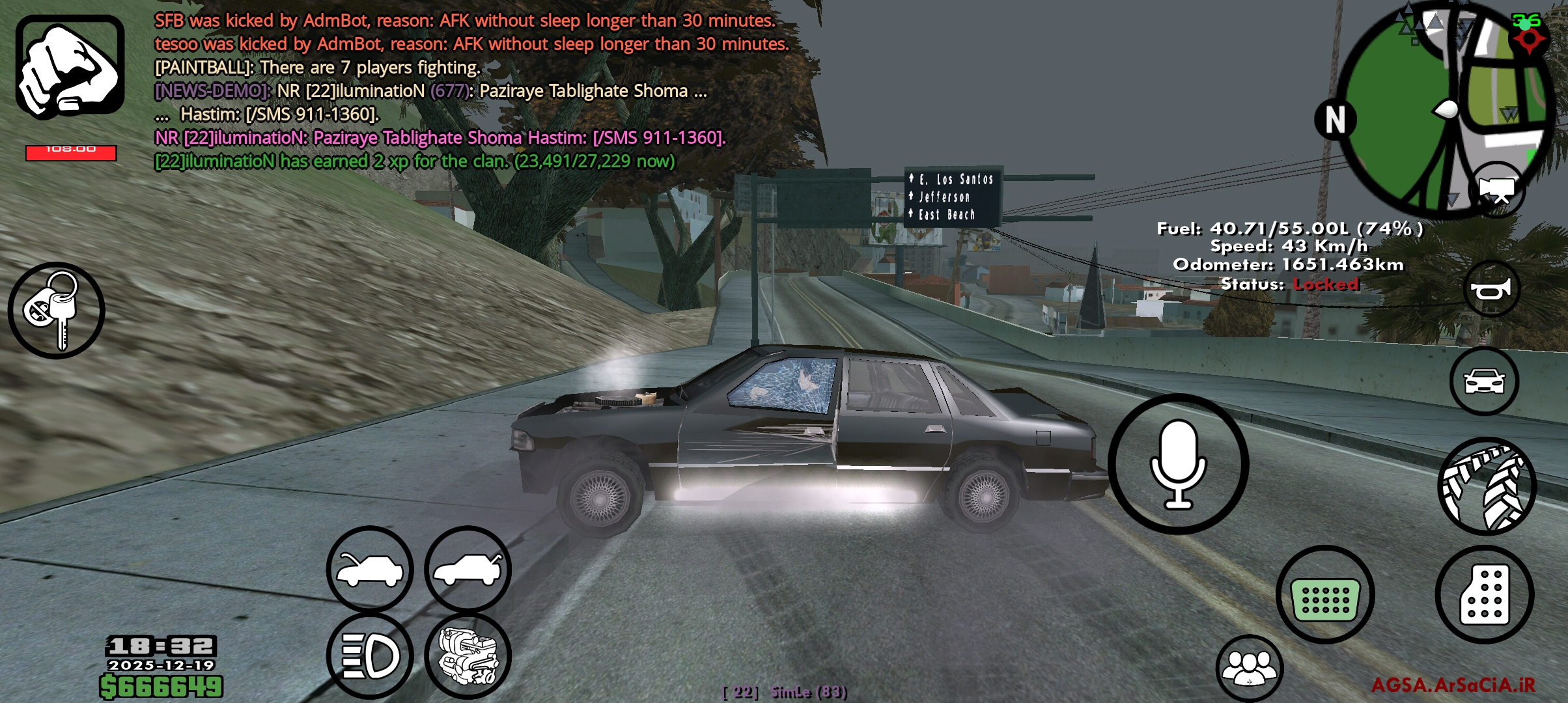Viewport: 1568px width, 703px height.
Task: Open the car hood button
Action: coord(370,570)
